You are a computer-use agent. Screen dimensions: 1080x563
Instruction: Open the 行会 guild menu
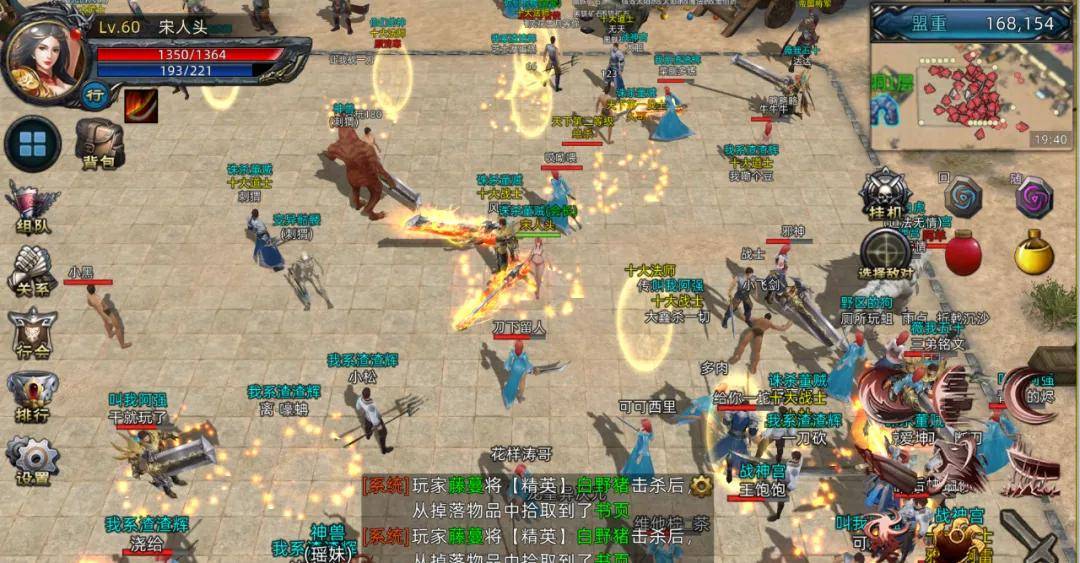pos(33,332)
